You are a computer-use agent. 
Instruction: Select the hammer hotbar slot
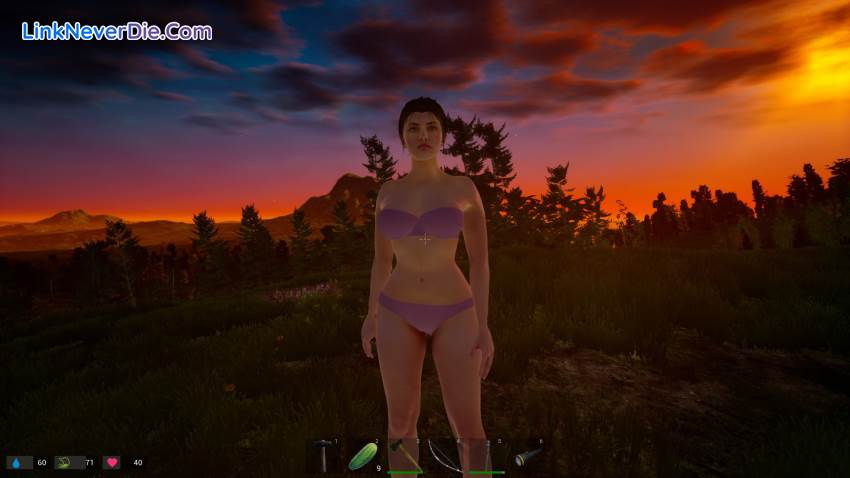coord(323,455)
